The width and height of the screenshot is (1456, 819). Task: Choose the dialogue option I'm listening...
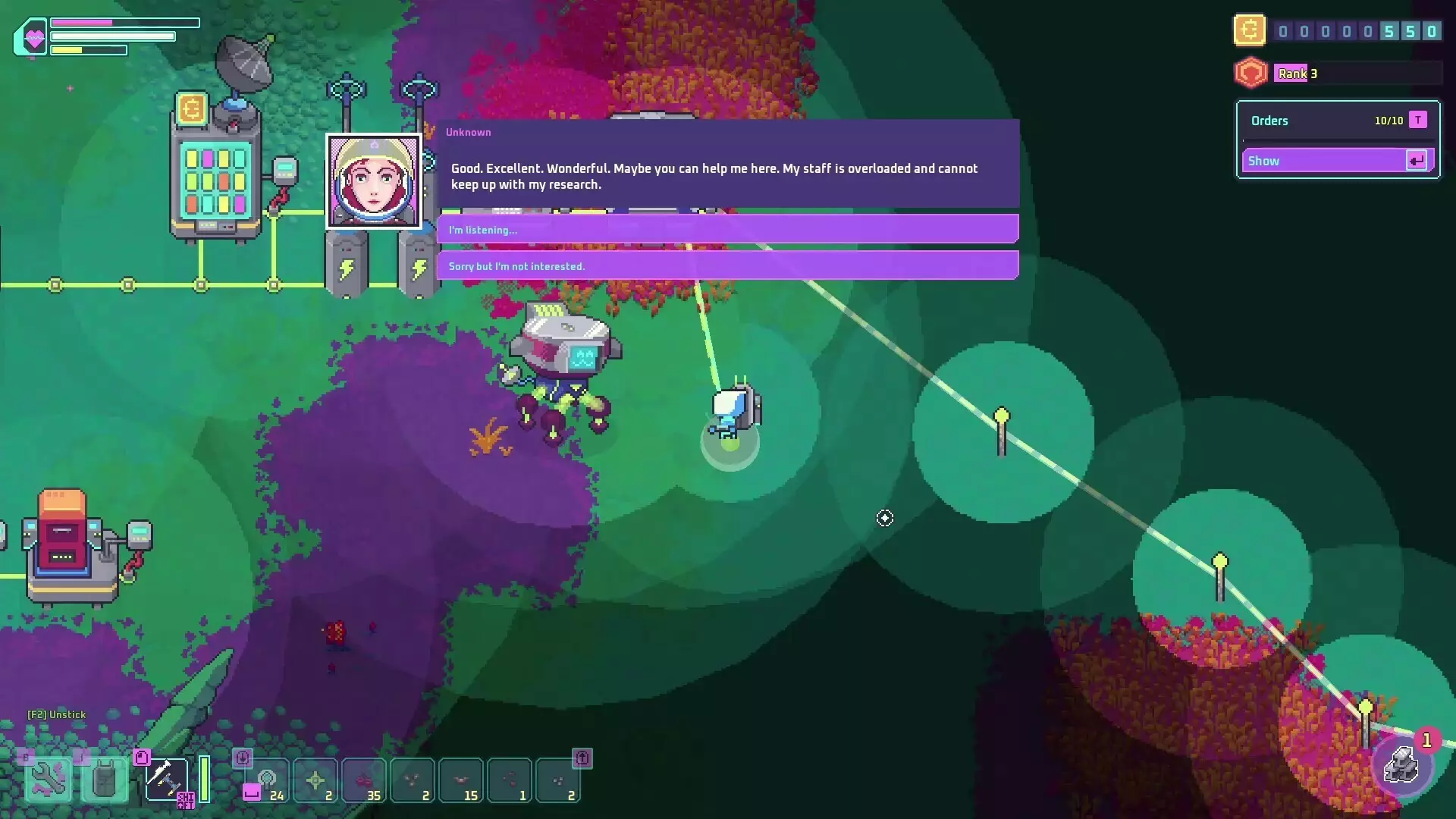click(728, 229)
